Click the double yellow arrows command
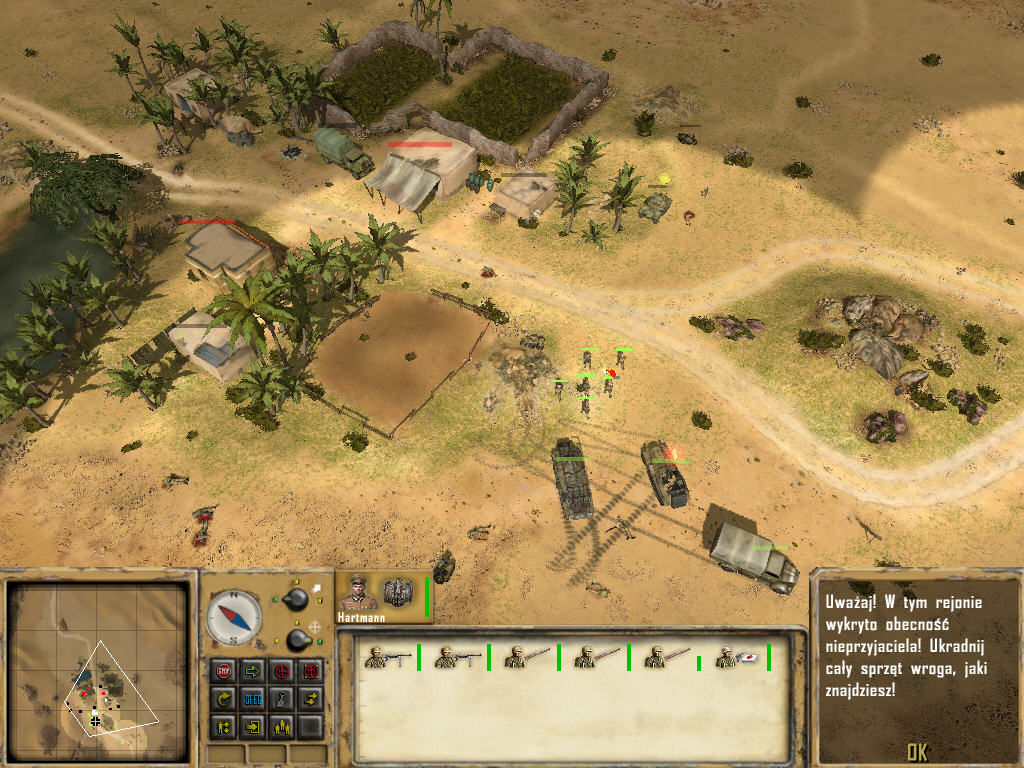Image resolution: width=1024 pixels, height=768 pixels. tap(311, 698)
